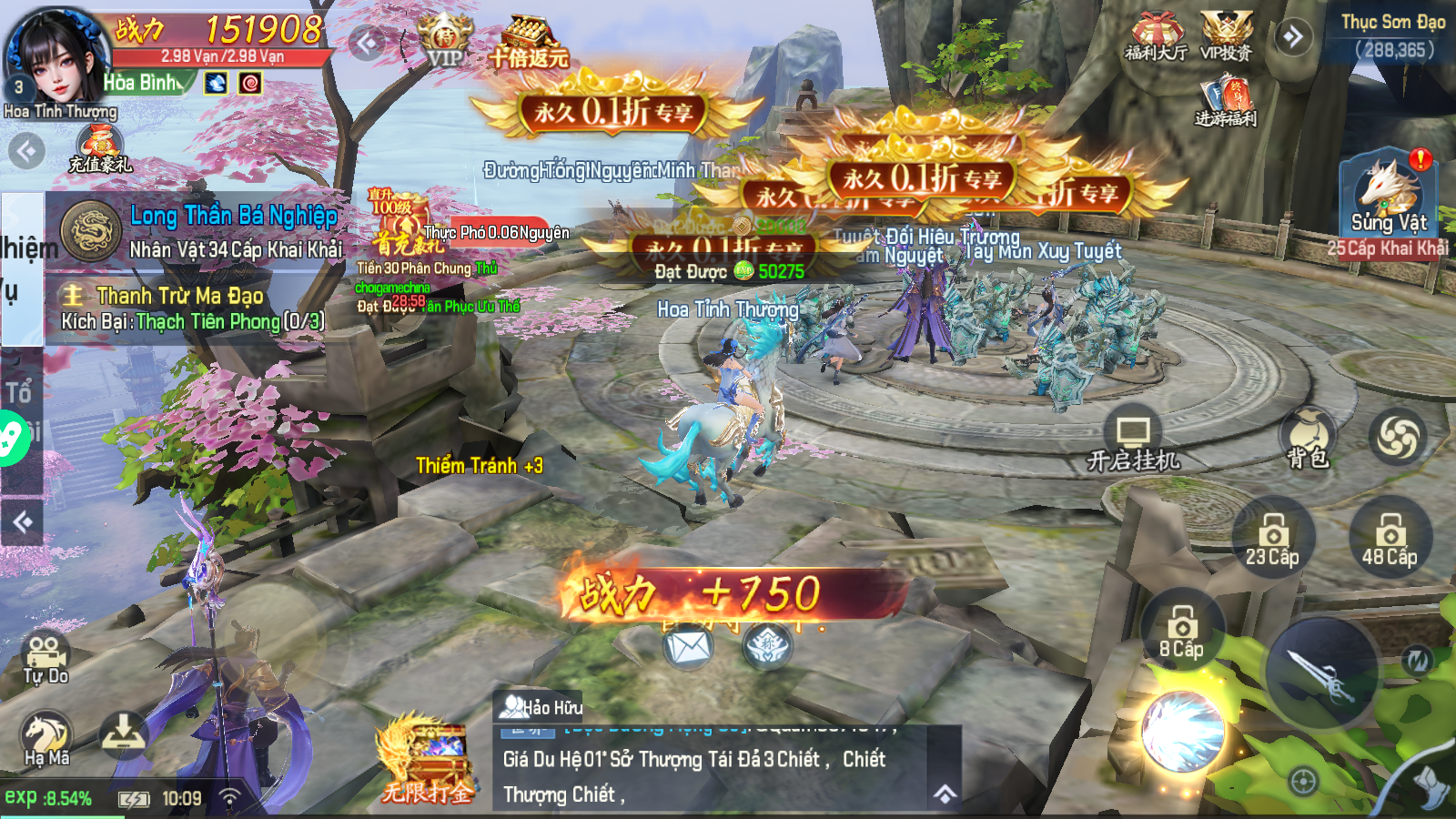The height and width of the screenshot is (819, 1456).
Task: Use the sword basic attack button
Action: 1322,675
